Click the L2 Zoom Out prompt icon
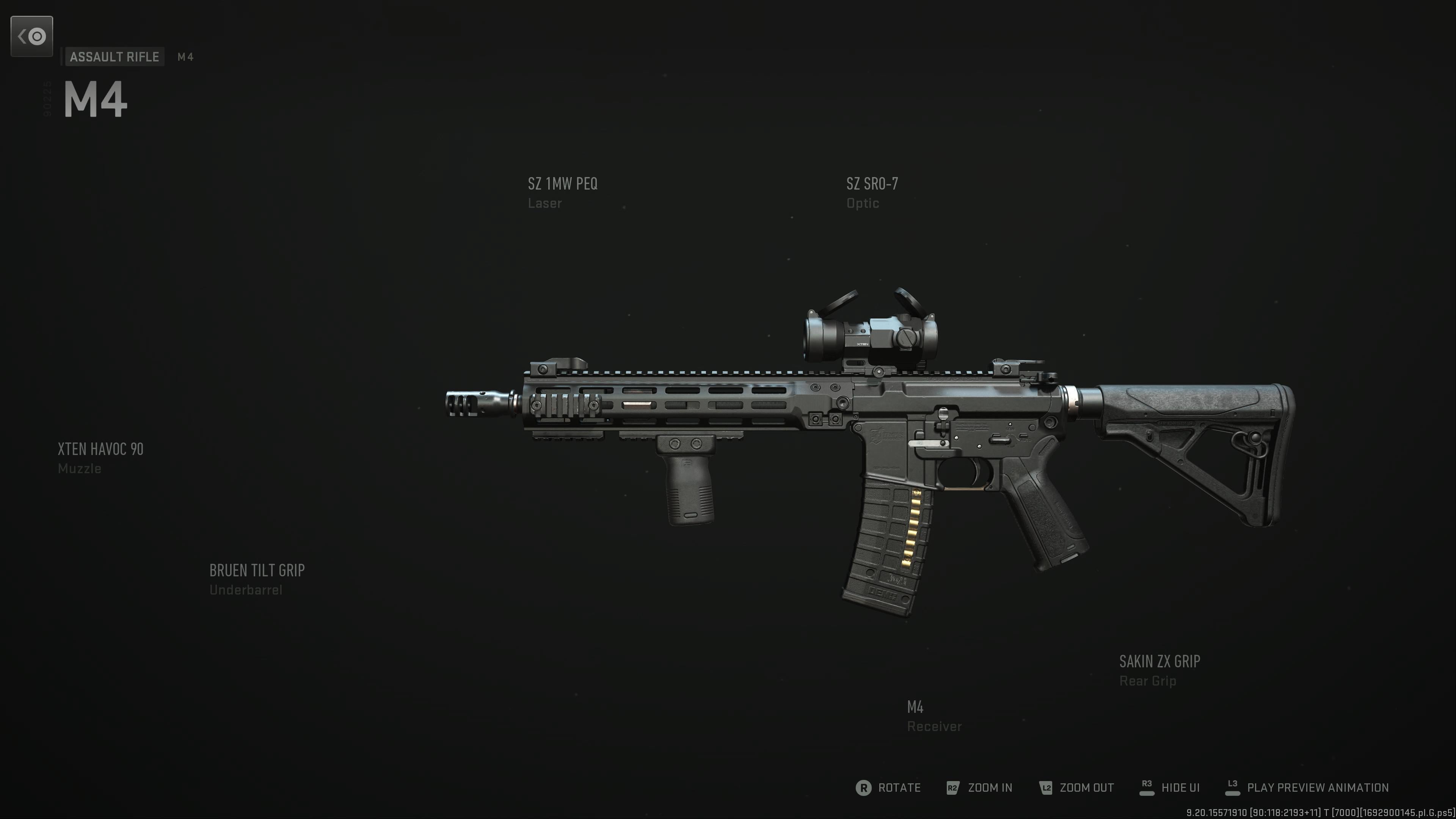 [1046, 788]
